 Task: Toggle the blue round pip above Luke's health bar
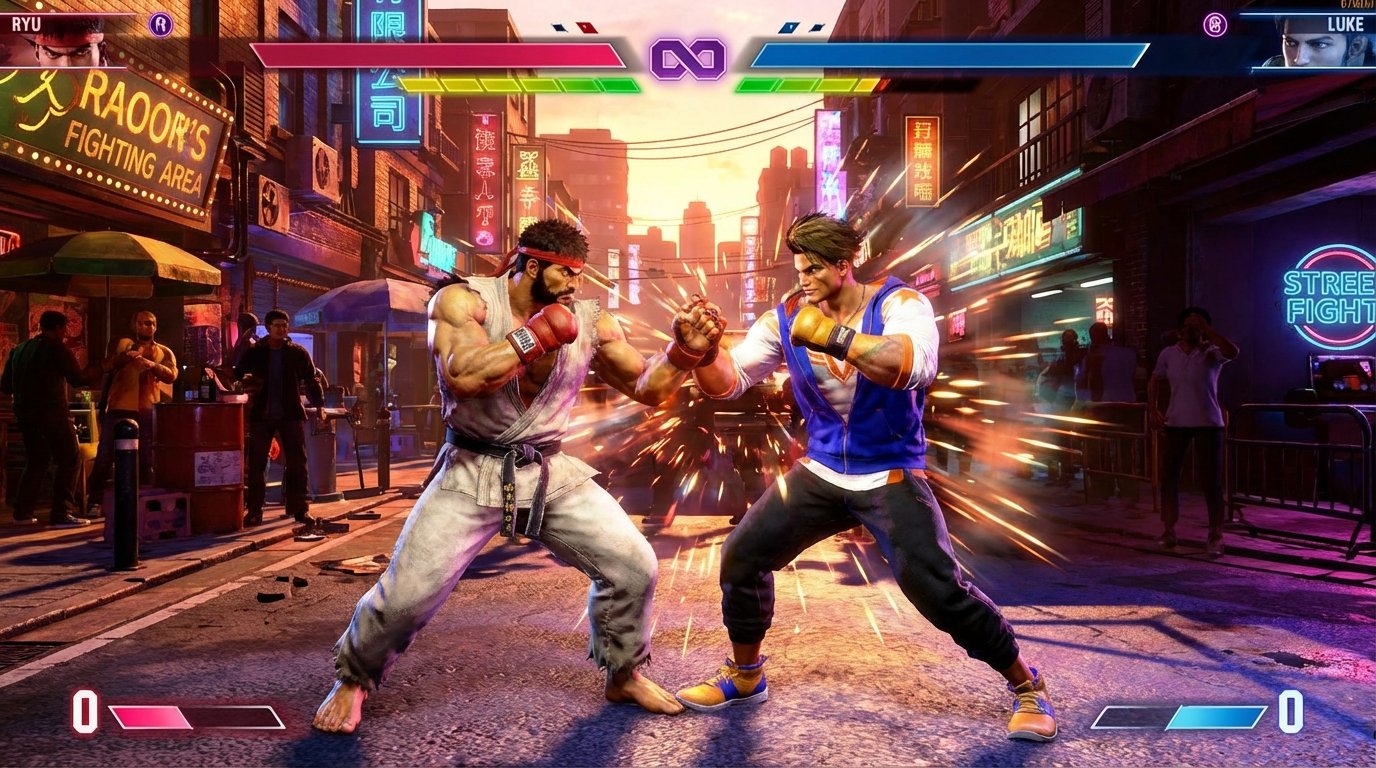tap(787, 28)
